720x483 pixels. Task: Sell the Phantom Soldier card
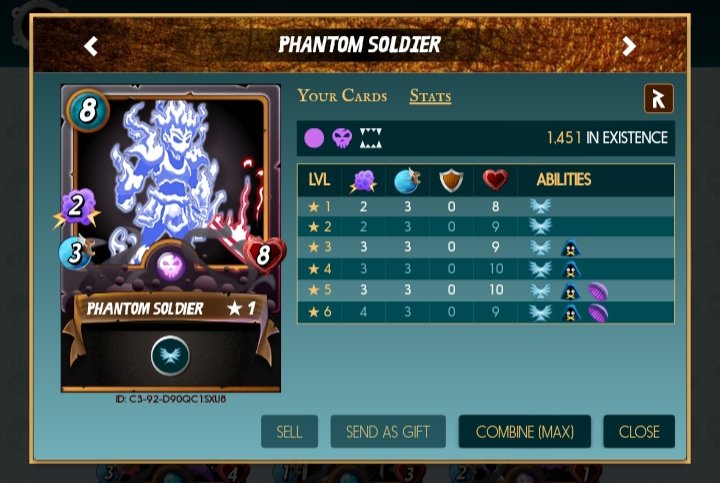[289, 432]
